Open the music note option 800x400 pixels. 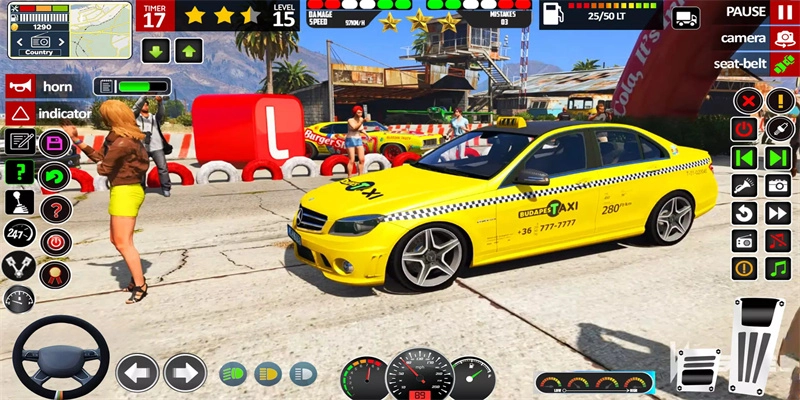[778, 268]
